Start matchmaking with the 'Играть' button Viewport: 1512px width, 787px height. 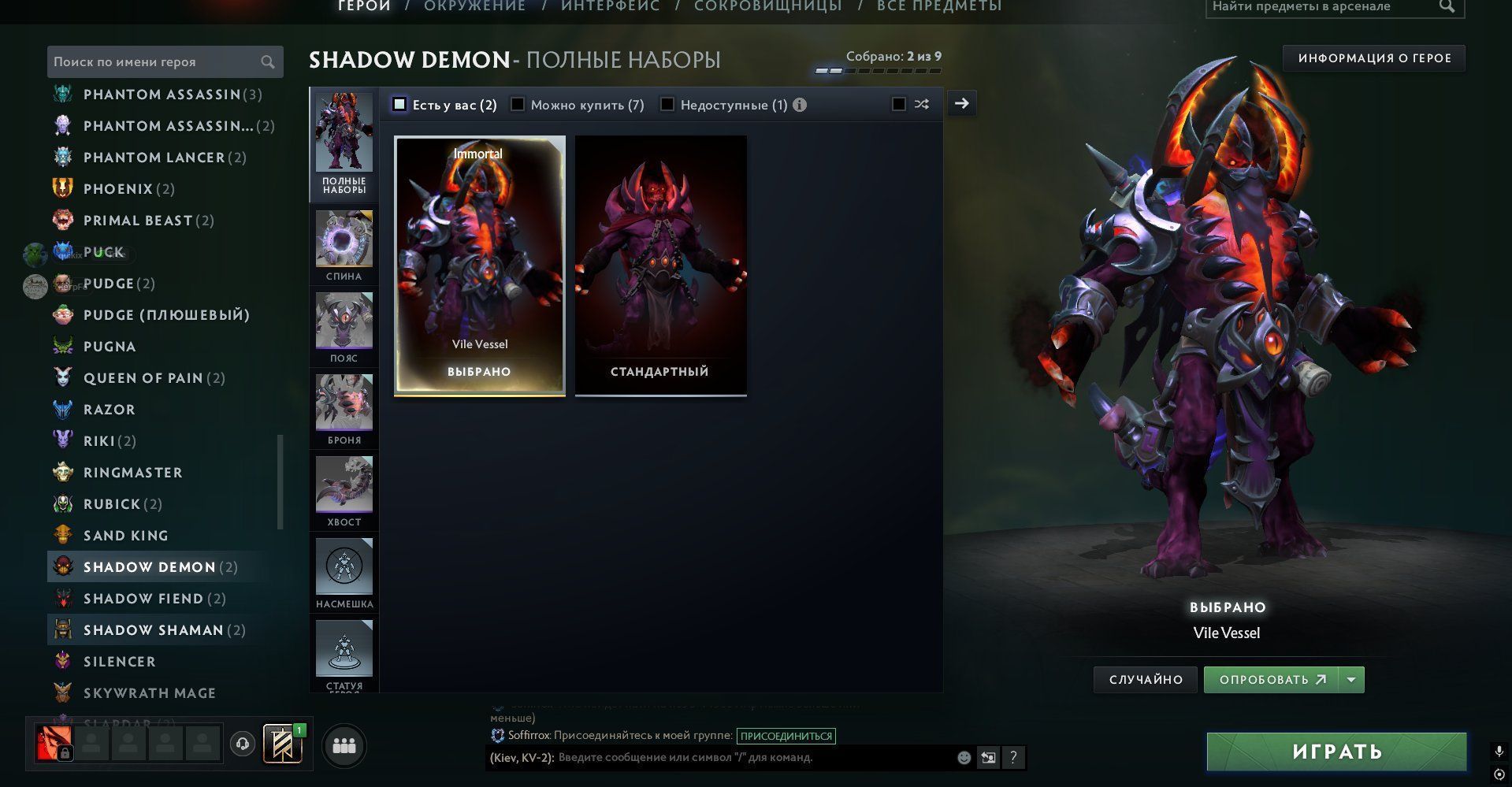1336,752
